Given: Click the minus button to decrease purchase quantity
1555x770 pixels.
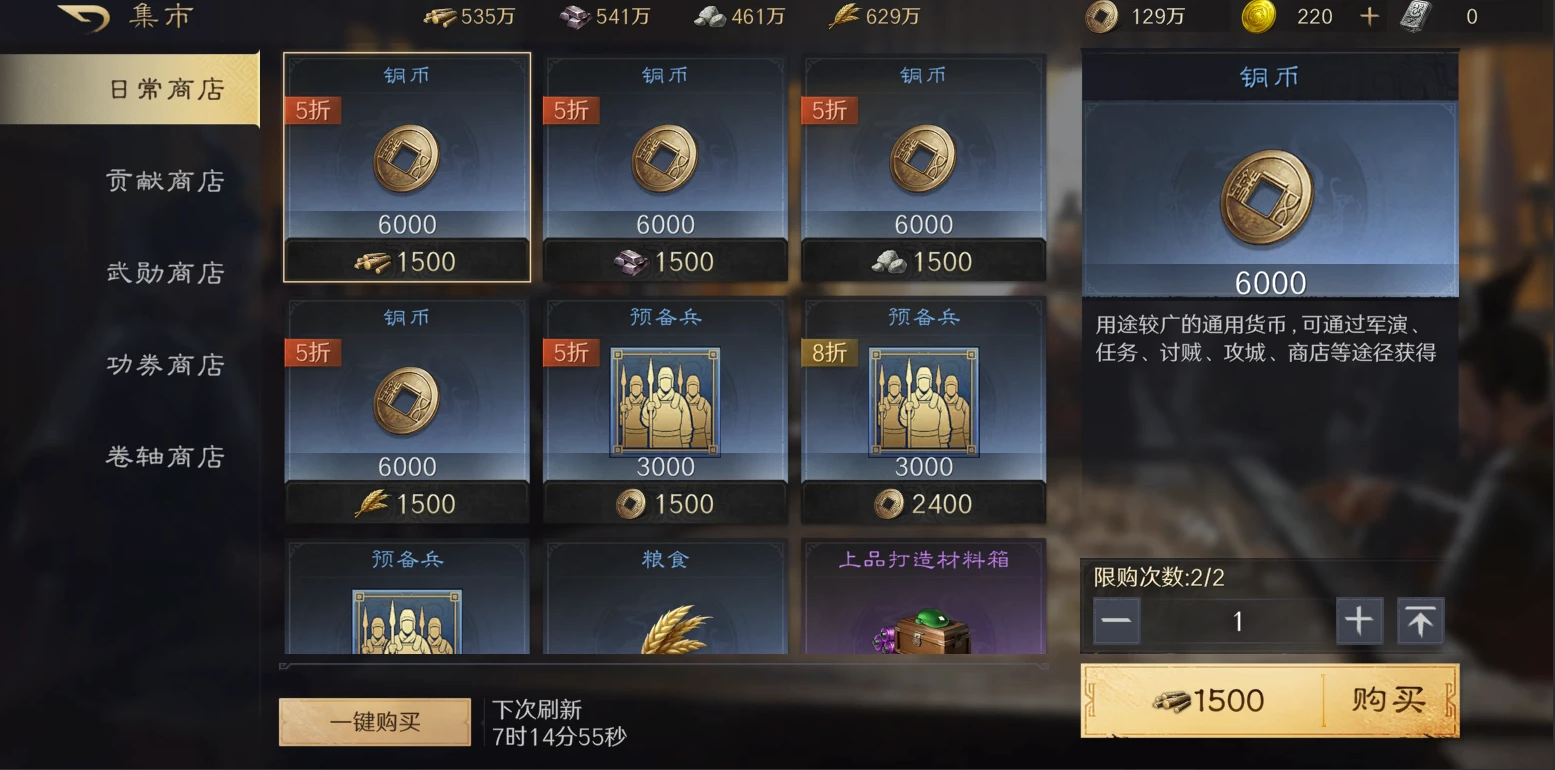Looking at the screenshot, I should (1117, 621).
